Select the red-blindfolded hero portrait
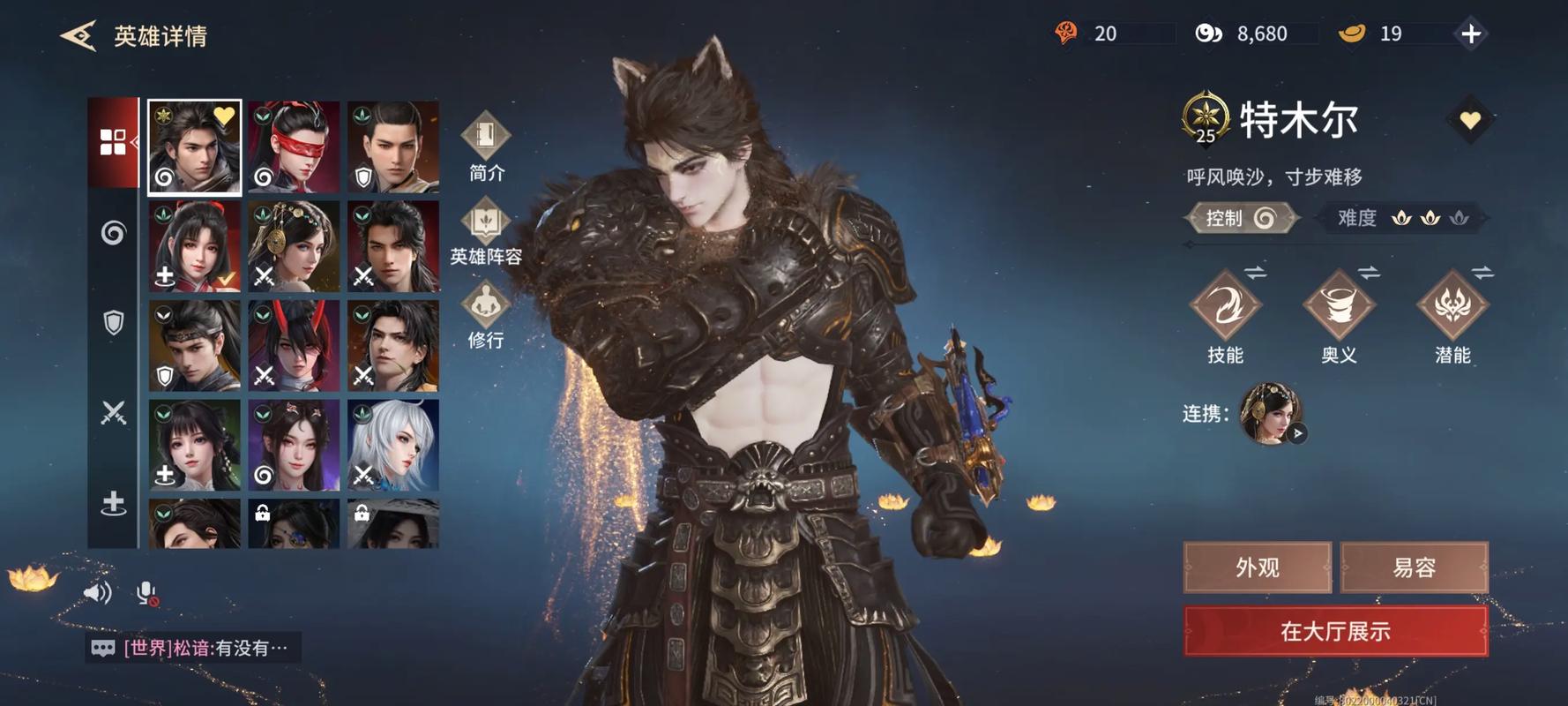This screenshot has width=1568, height=706. pyautogui.click(x=294, y=146)
